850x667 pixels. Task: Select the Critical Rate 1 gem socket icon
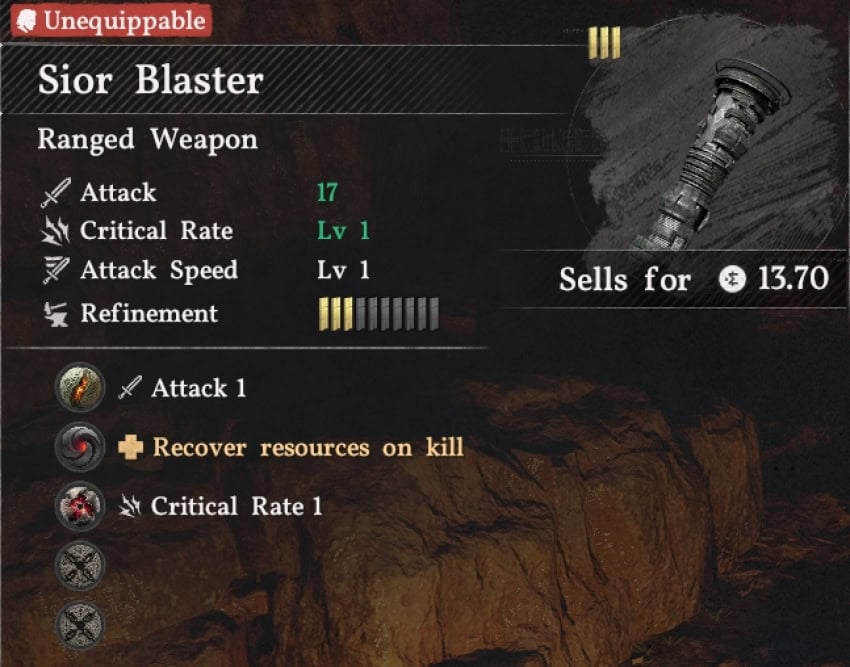click(x=79, y=506)
